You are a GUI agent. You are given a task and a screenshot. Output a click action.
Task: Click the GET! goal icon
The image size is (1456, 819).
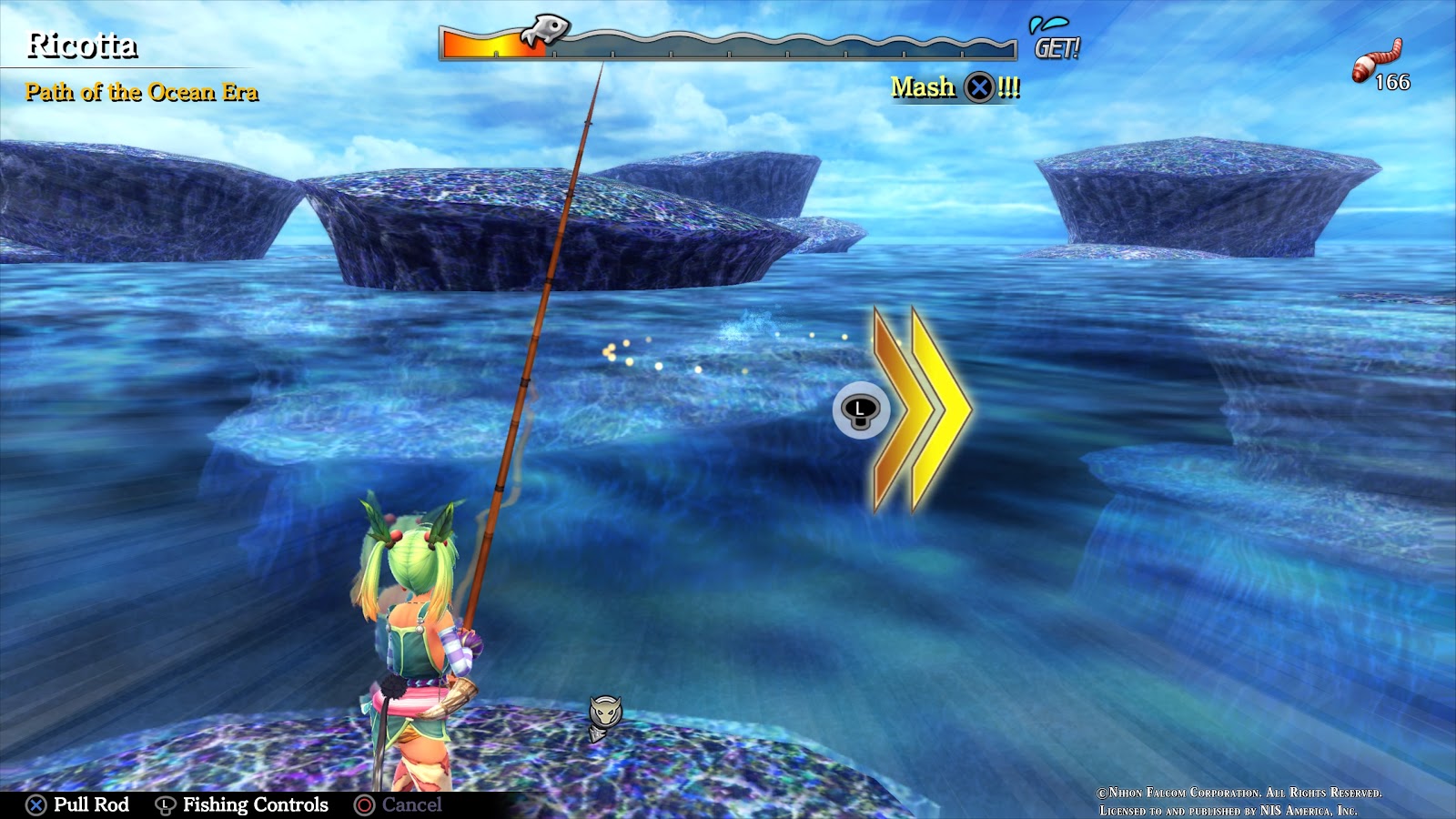point(1055,40)
